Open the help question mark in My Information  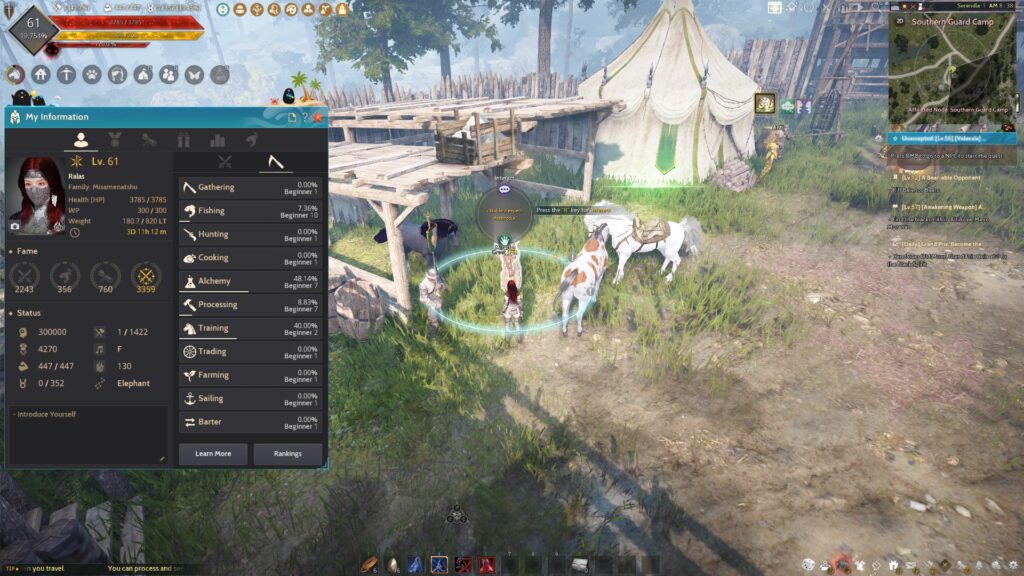tap(305, 117)
